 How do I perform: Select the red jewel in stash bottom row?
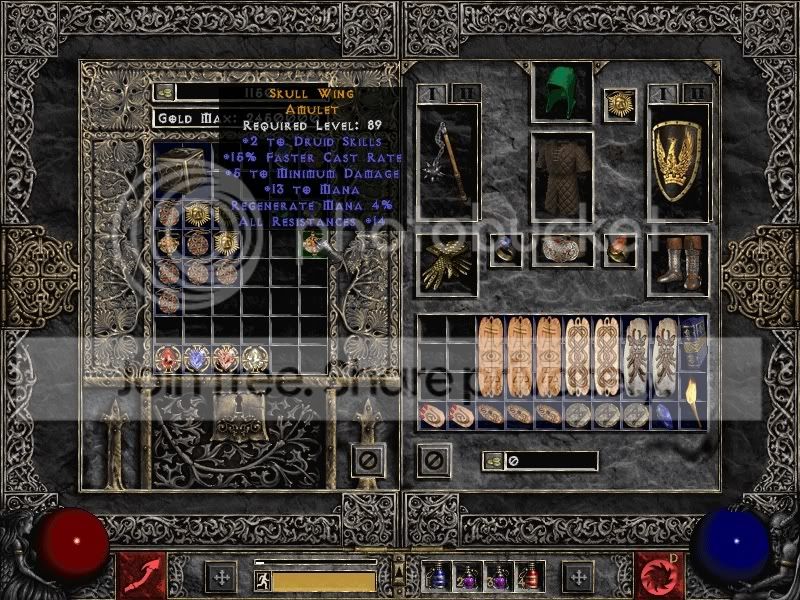(x=167, y=359)
